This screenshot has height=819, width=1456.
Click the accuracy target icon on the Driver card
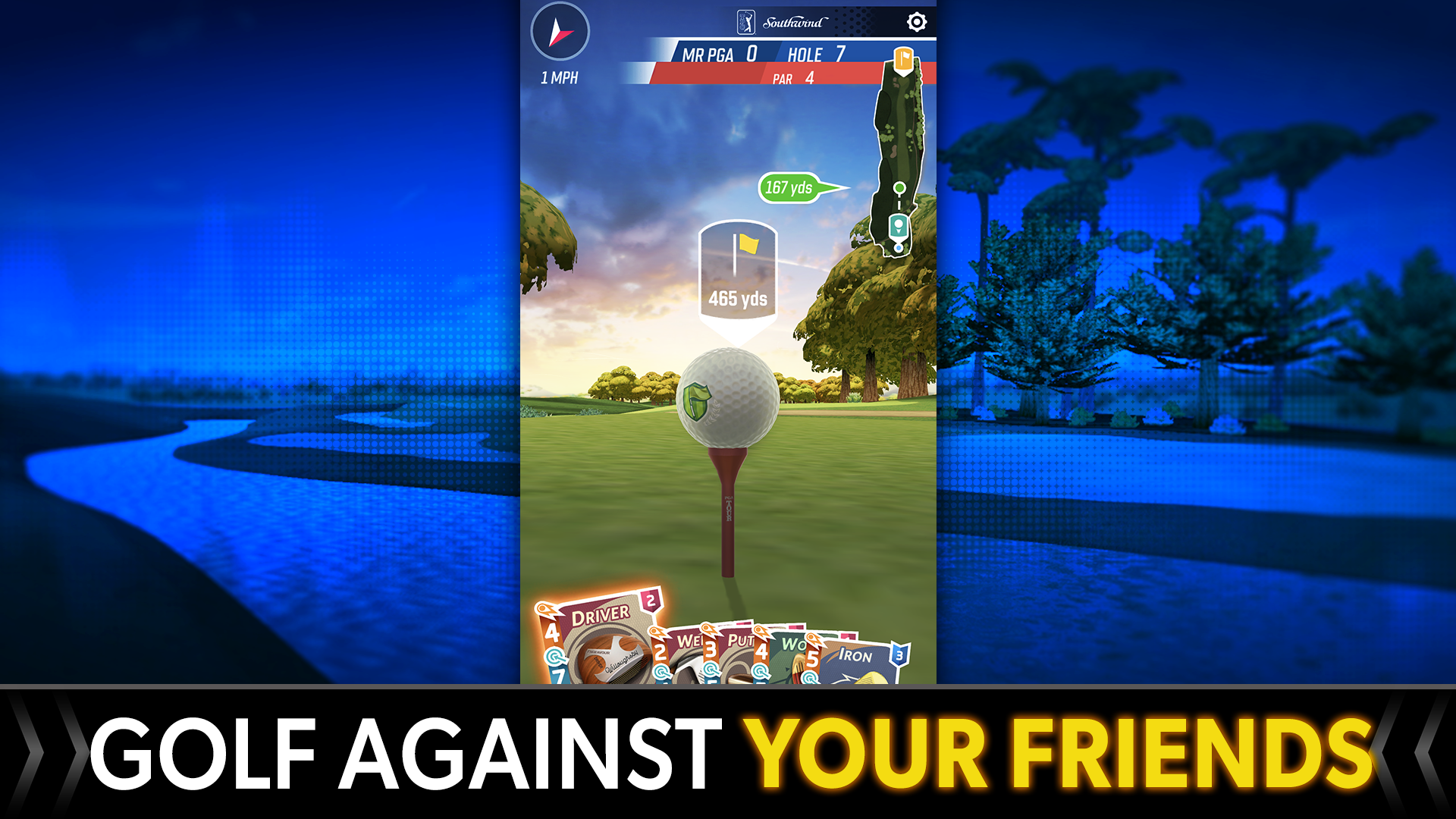(553, 657)
